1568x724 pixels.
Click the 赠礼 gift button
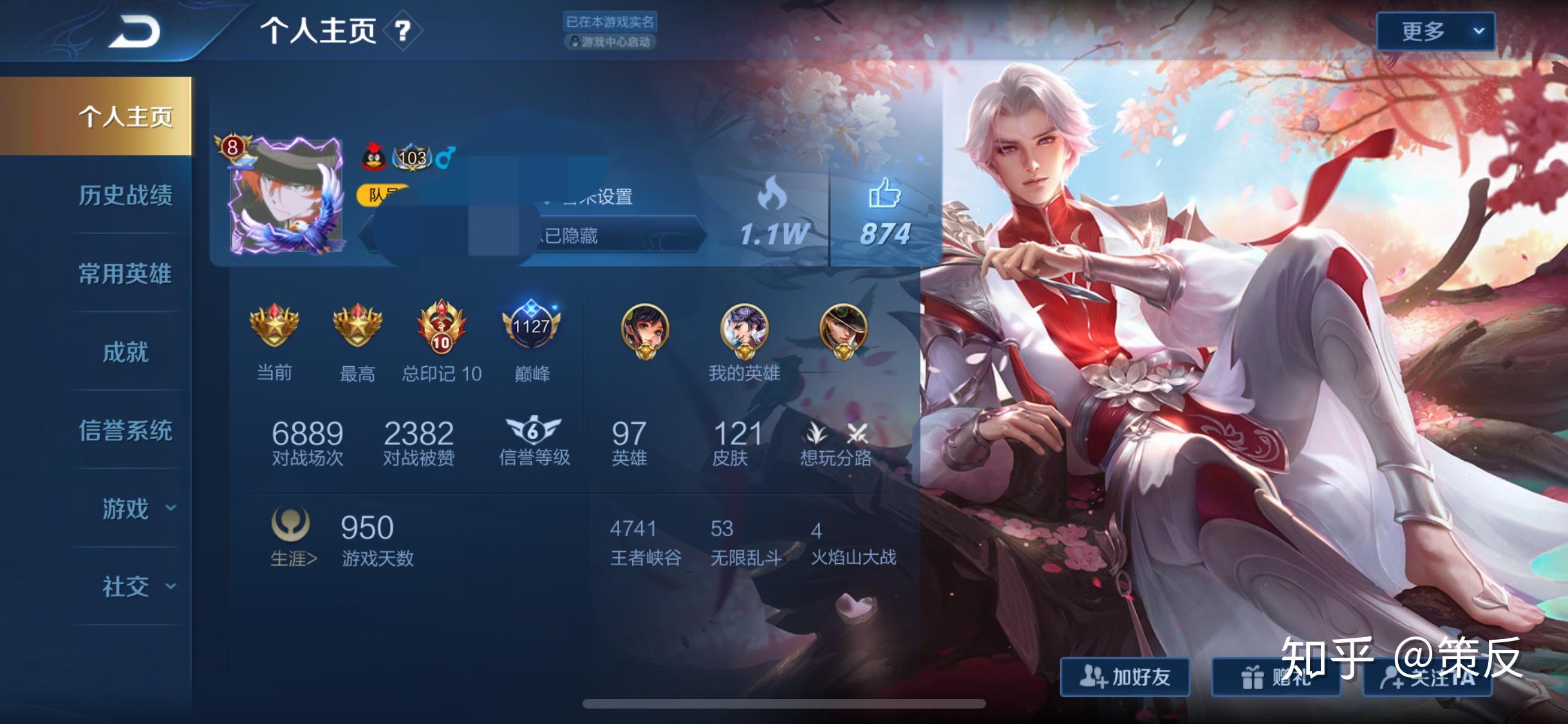coord(1278,678)
